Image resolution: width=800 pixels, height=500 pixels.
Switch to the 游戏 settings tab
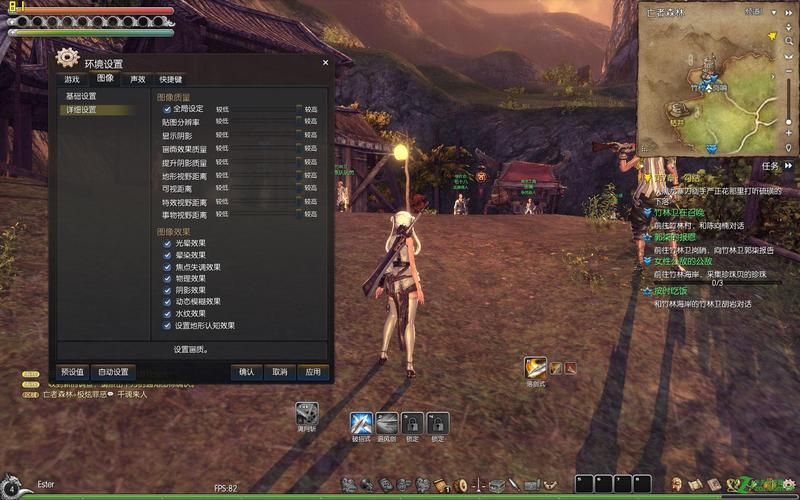pos(72,79)
